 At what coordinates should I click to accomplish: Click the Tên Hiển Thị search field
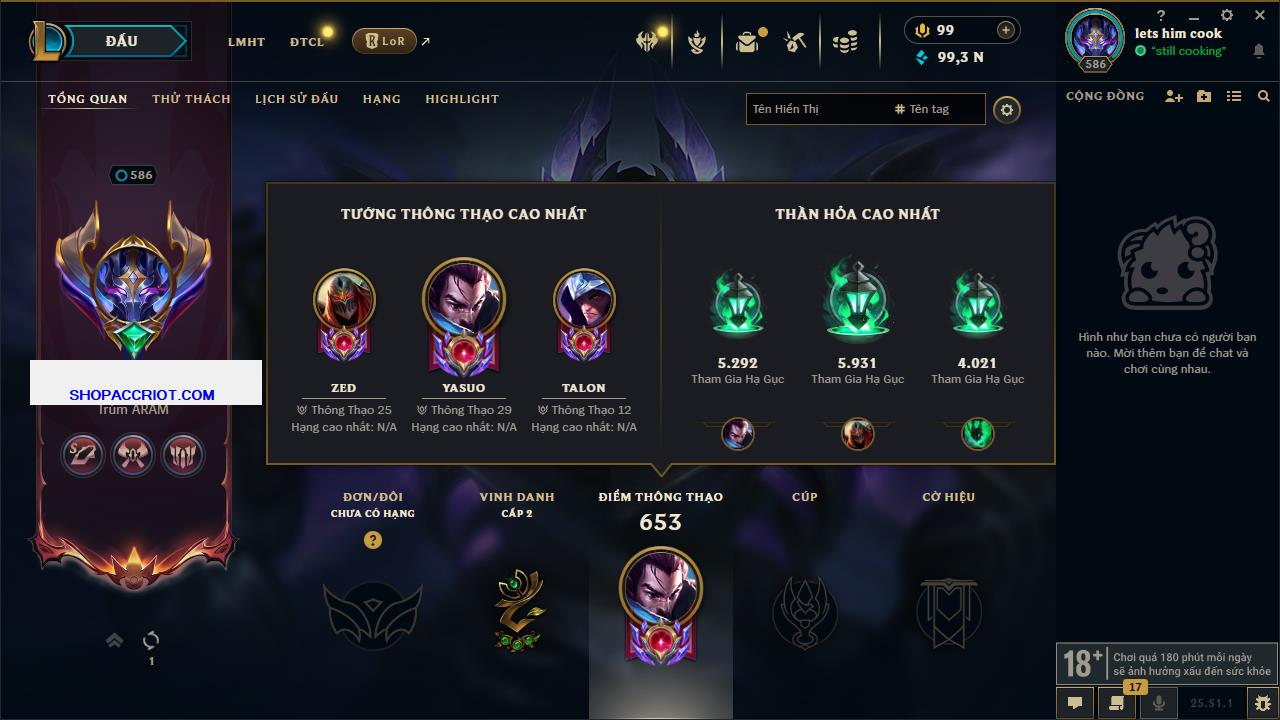(815, 109)
